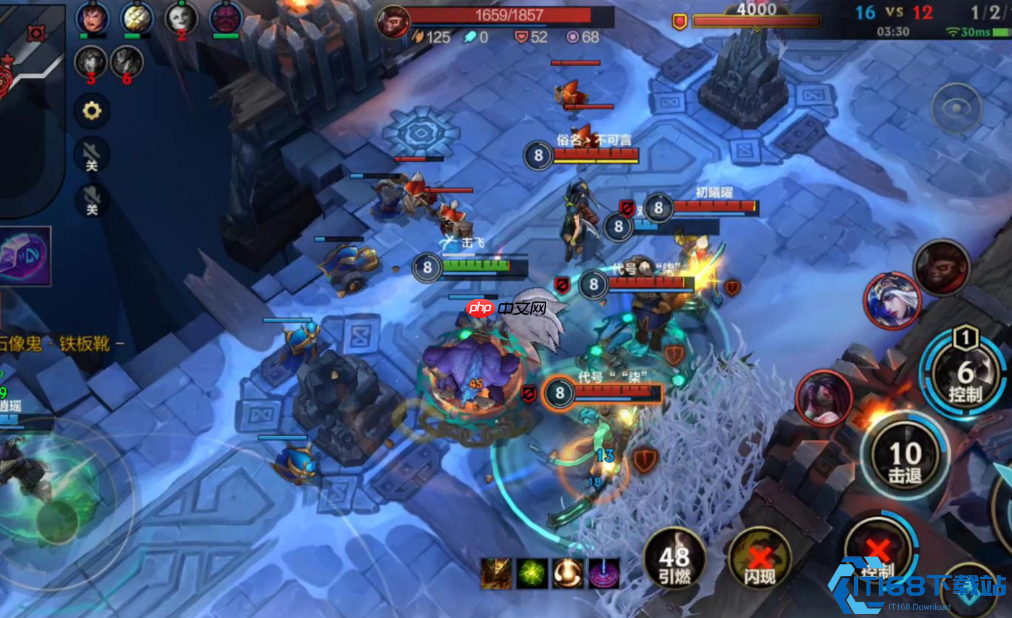Buy the recommended purple item in shop shortcut
1012x618 pixels.
[x=24, y=256]
